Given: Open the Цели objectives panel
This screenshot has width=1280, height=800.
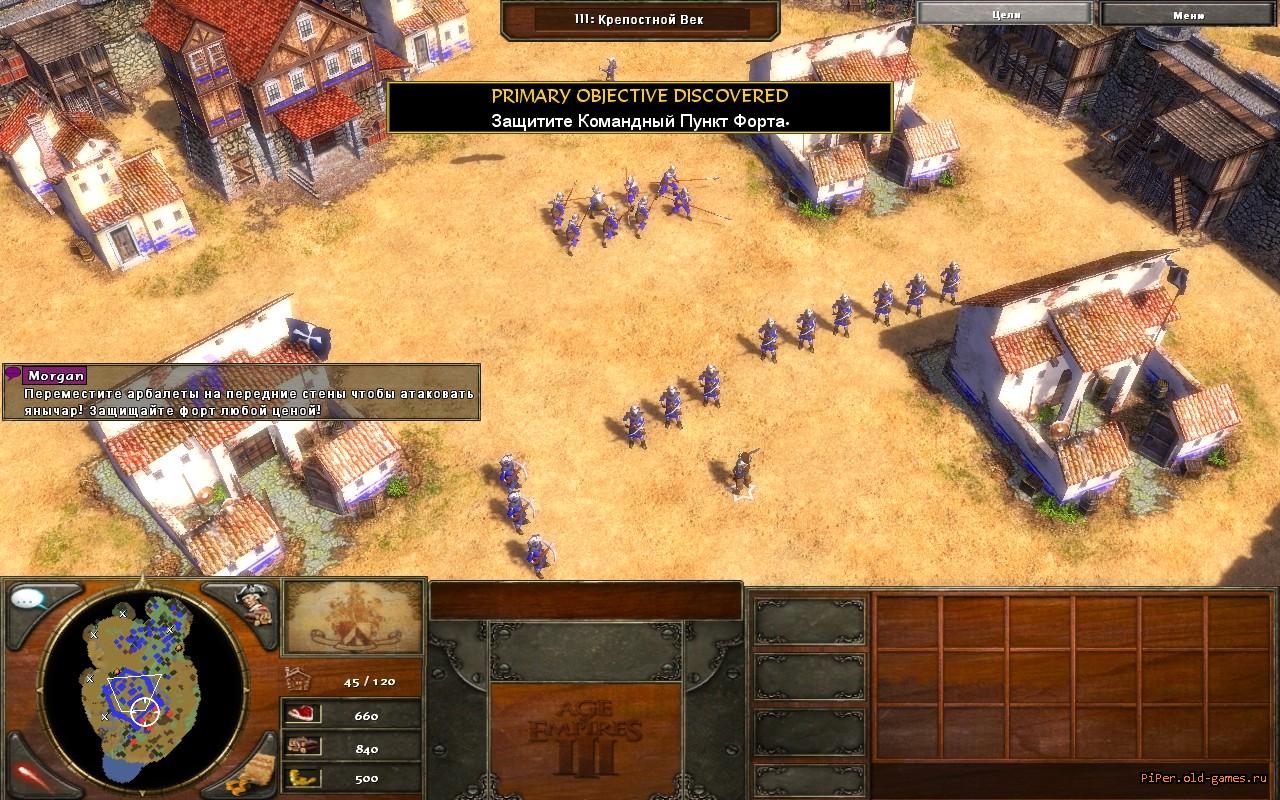Looking at the screenshot, I should (1005, 14).
